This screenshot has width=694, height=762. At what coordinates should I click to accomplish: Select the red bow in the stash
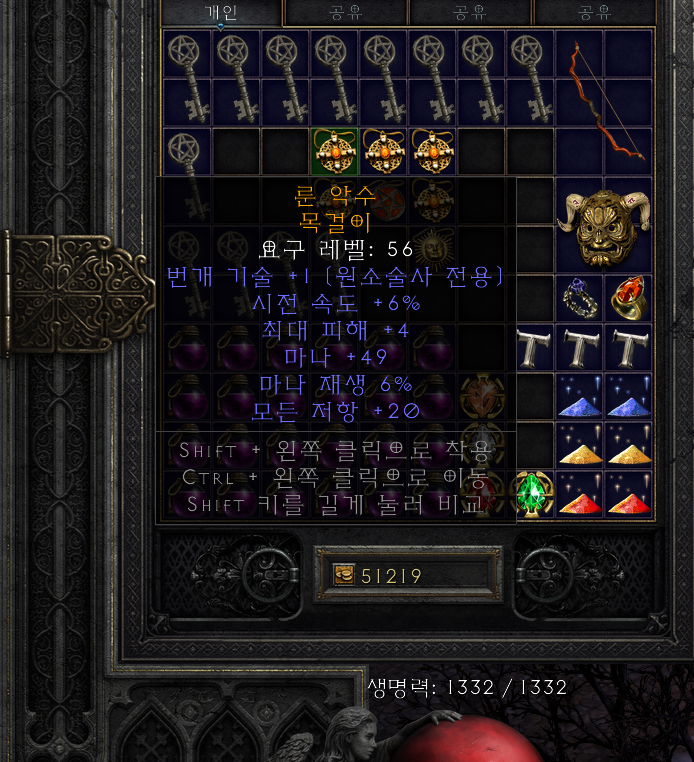click(604, 101)
